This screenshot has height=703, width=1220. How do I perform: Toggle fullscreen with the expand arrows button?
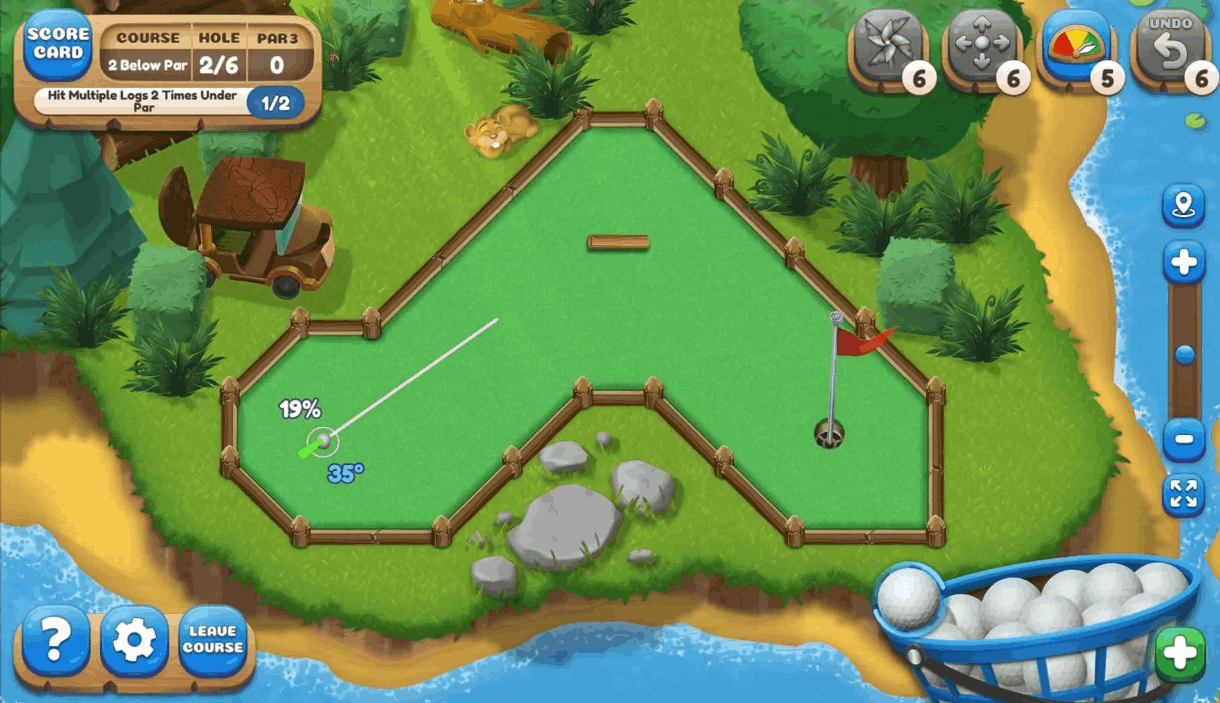pos(1183,495)
